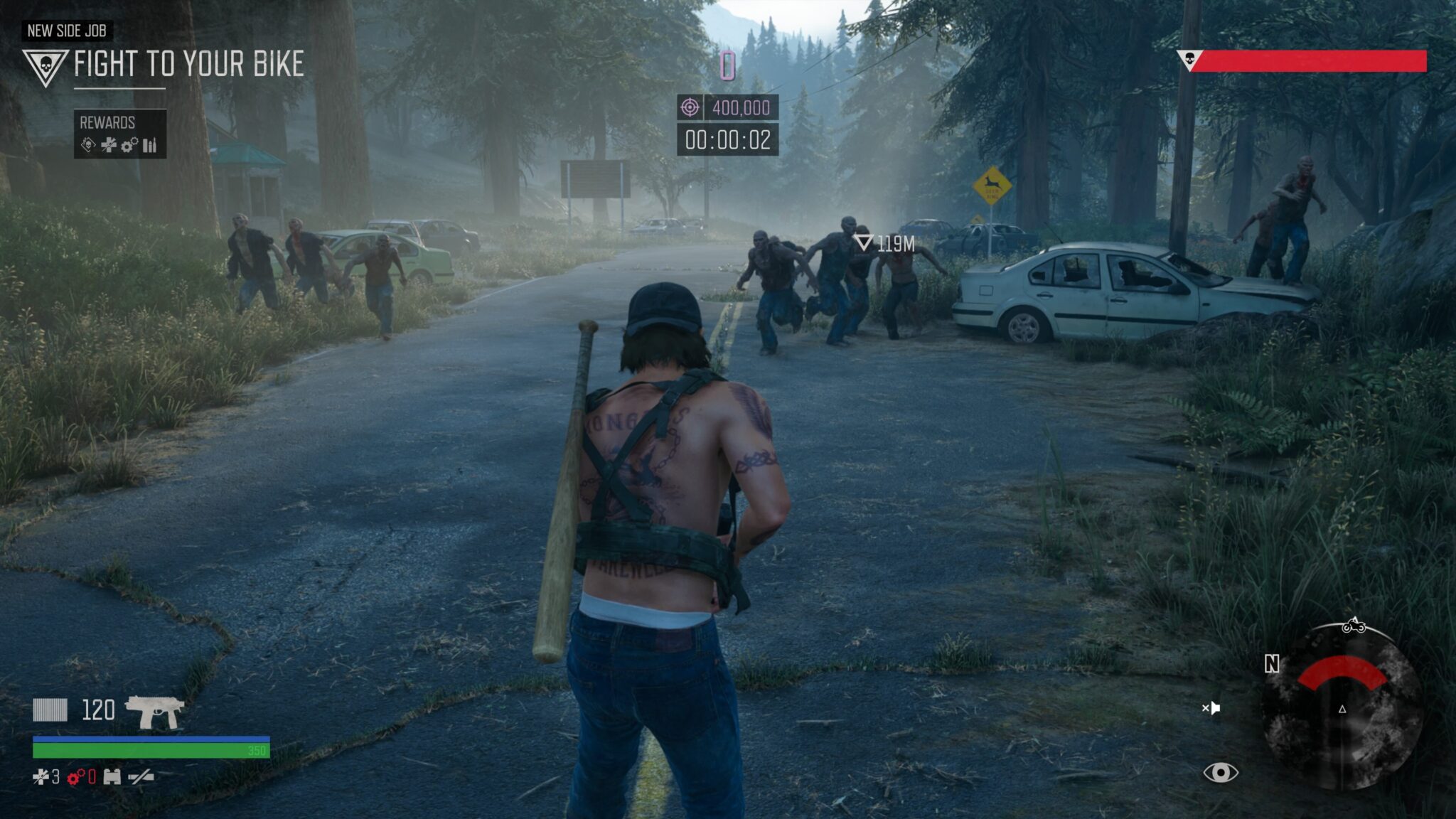Select the medical cross reward icon
Viewport: 1456px width, 819px height.
click(x=109, y=146)
